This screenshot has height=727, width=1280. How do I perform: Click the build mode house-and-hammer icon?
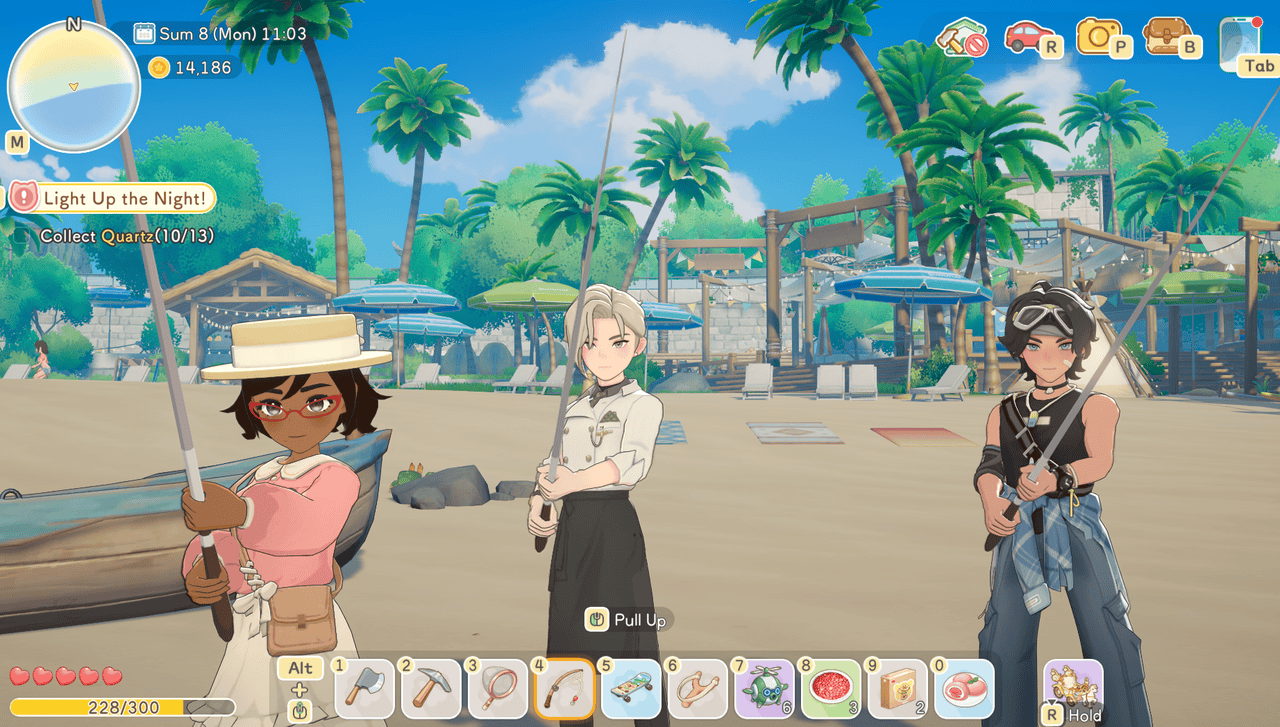coord(961,39)
